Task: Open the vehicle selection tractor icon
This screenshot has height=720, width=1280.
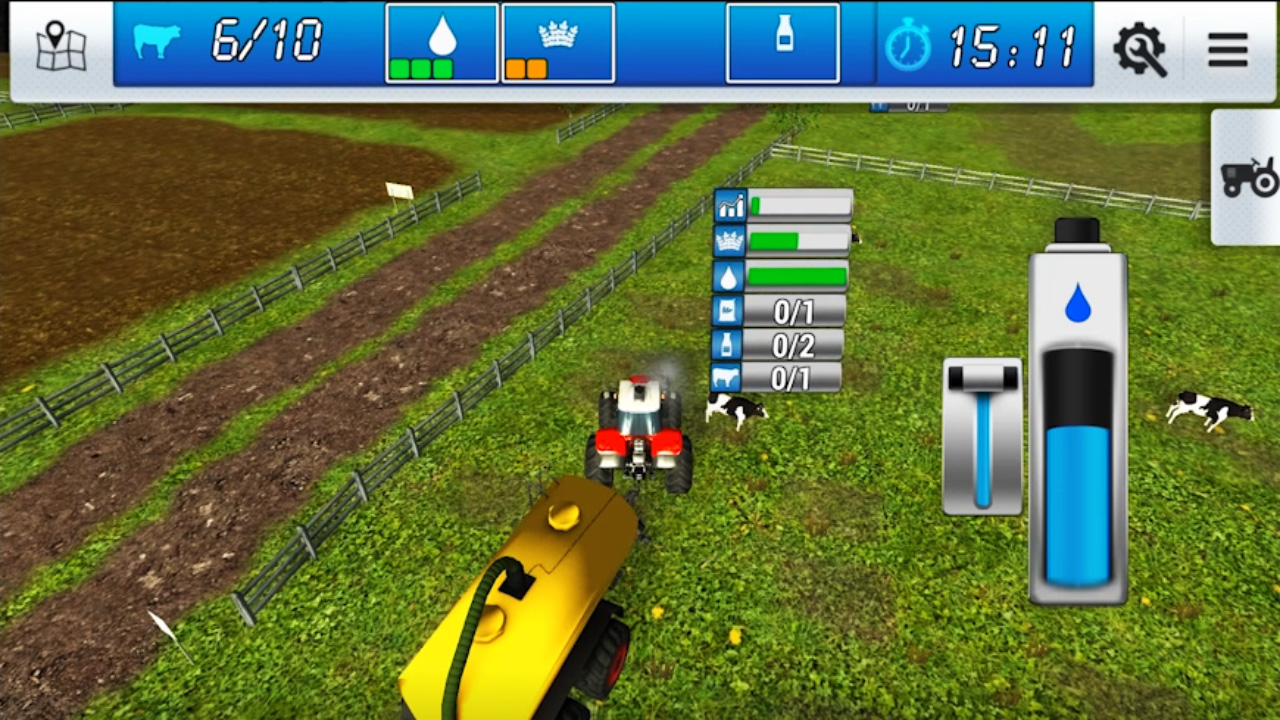Action: tap(1250, 178)
